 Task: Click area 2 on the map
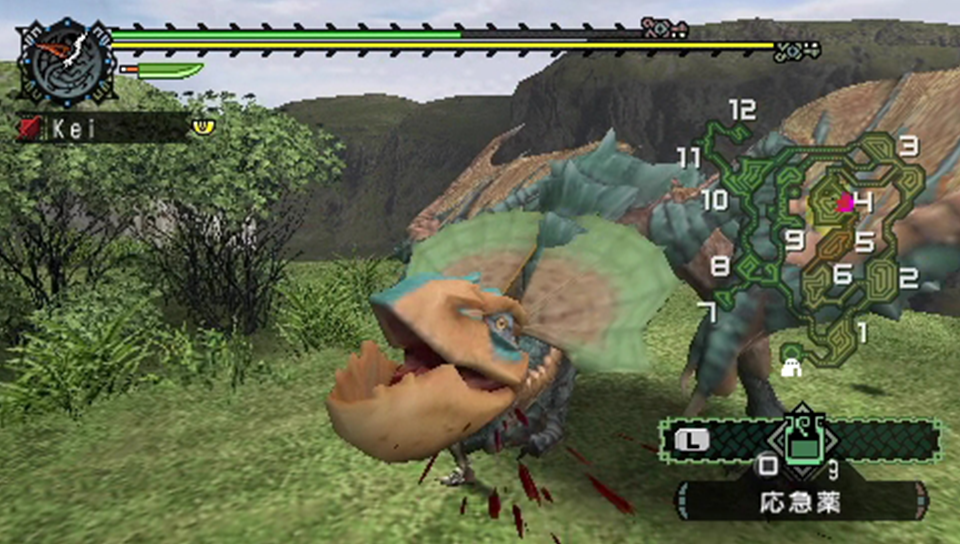(908, 278)
